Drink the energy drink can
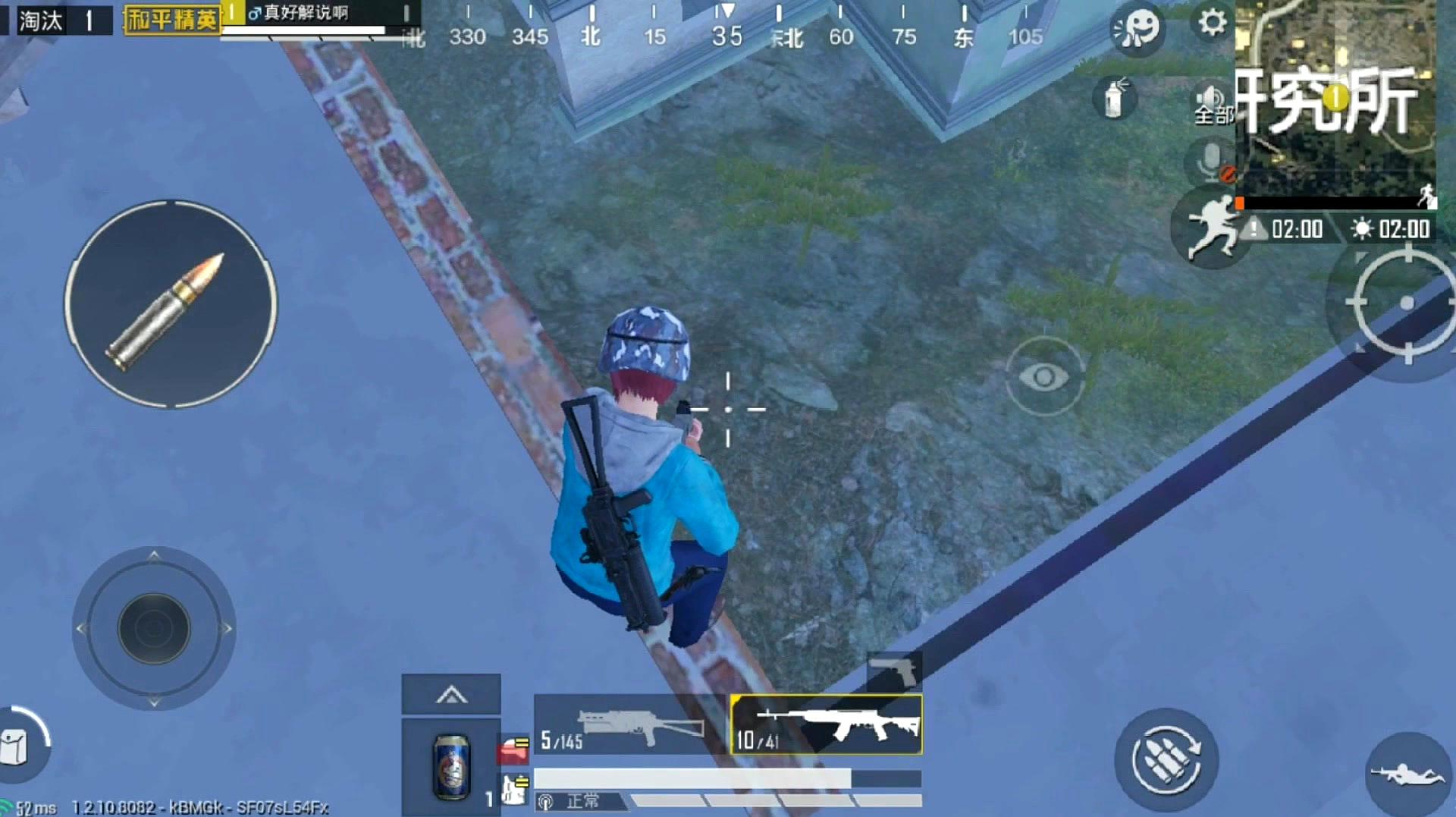Viewport: 1456px width, 817px height. (x=451, y=766)
